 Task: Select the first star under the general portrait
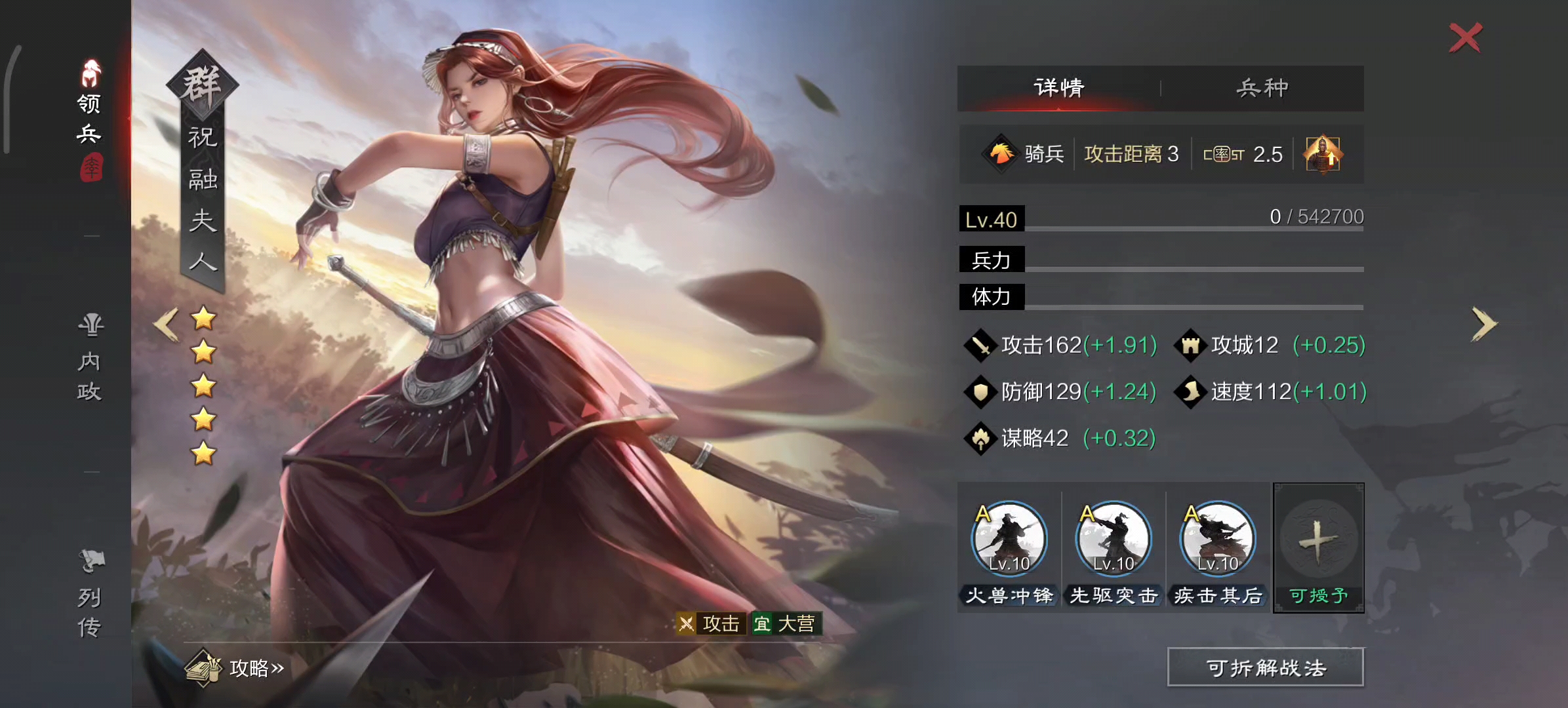click(x=203, y=317)
